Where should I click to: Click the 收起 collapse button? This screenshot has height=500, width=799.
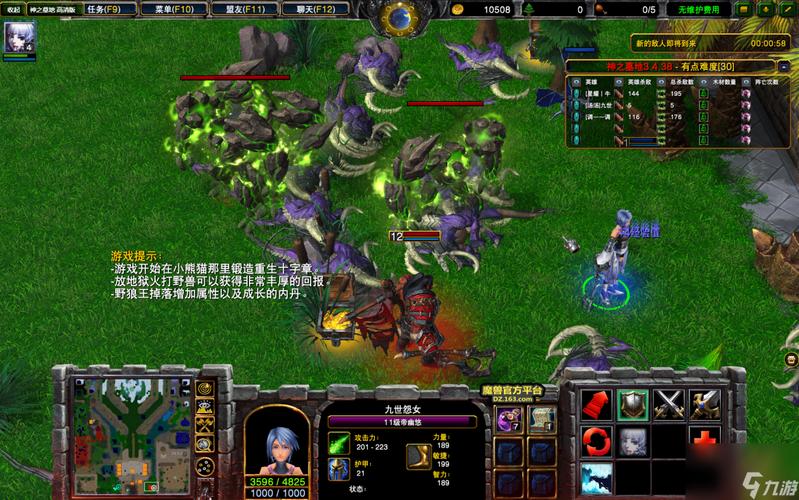pyautogui.click(x=14, y=9)
